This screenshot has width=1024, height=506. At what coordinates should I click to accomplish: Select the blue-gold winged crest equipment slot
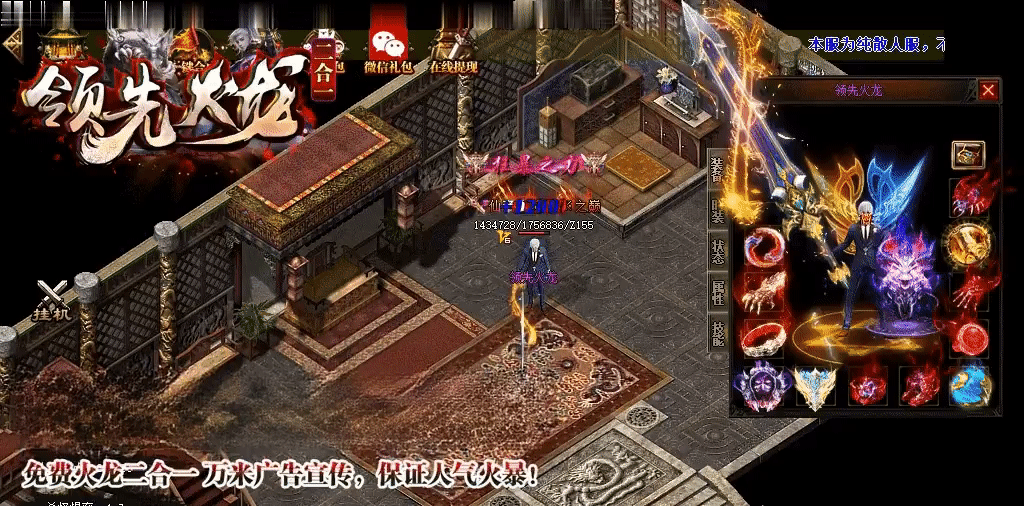814,385
